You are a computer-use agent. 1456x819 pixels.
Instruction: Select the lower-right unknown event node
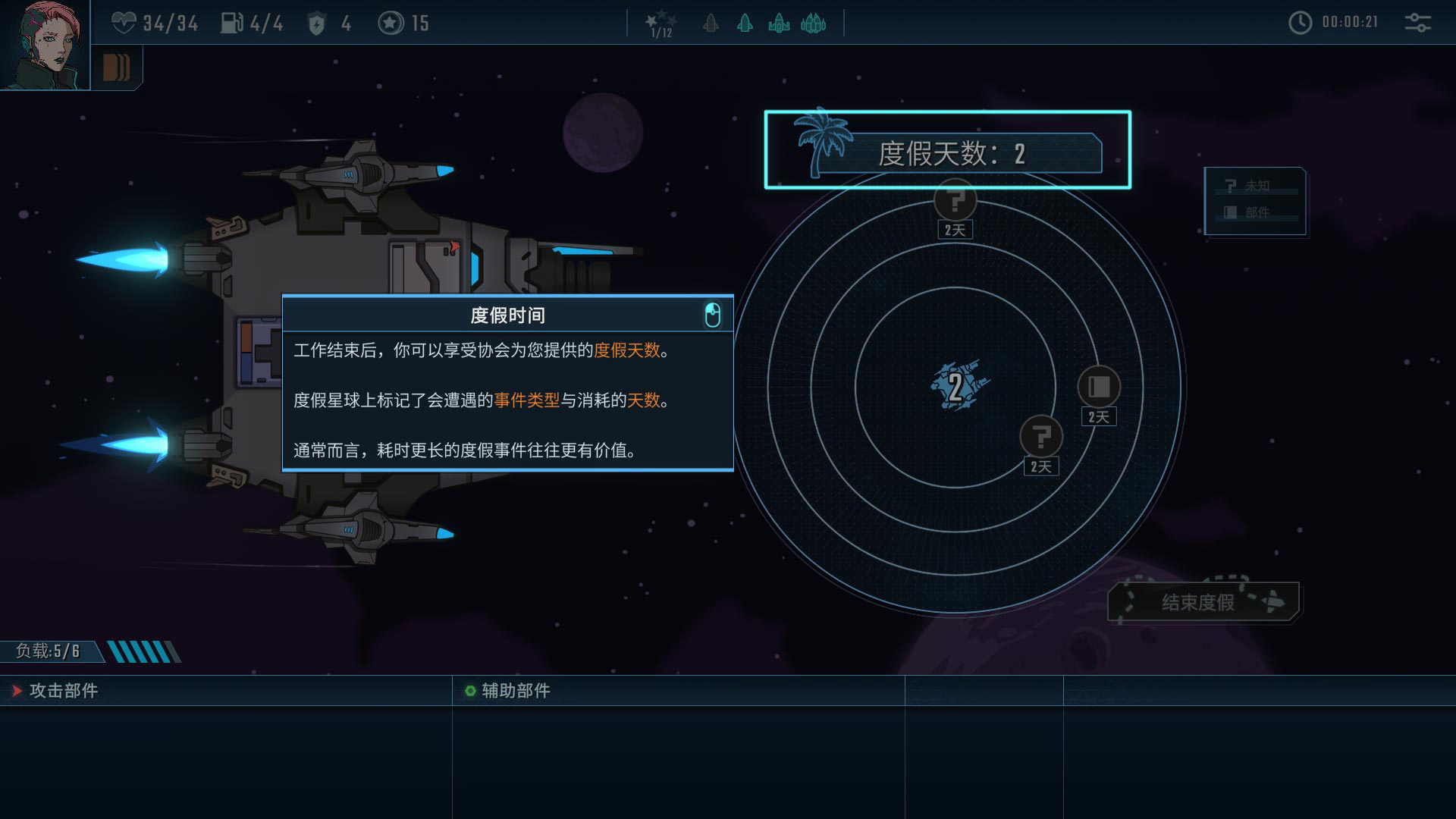click(1041, 438)
